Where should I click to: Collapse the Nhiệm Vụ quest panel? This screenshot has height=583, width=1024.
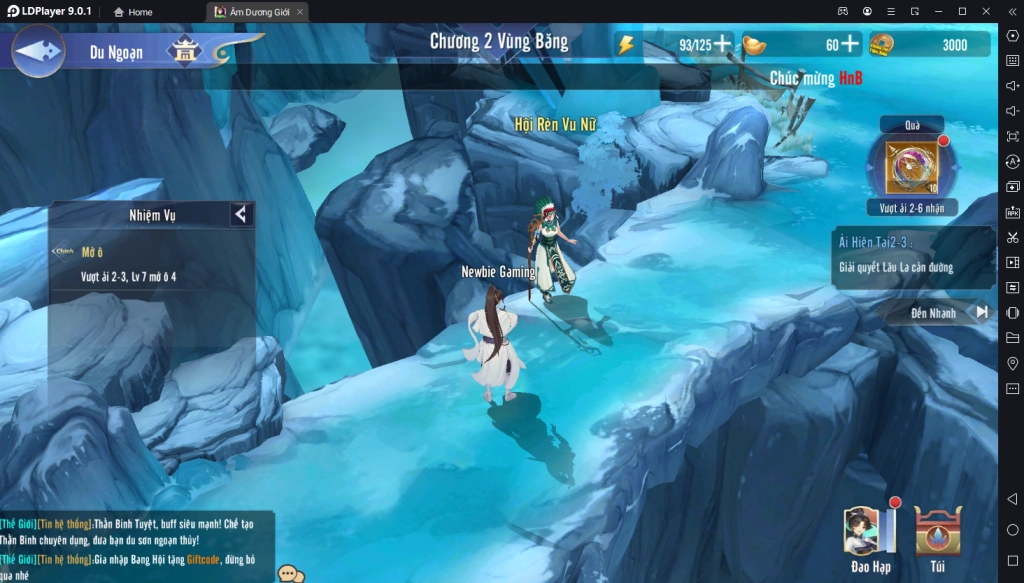240,214
